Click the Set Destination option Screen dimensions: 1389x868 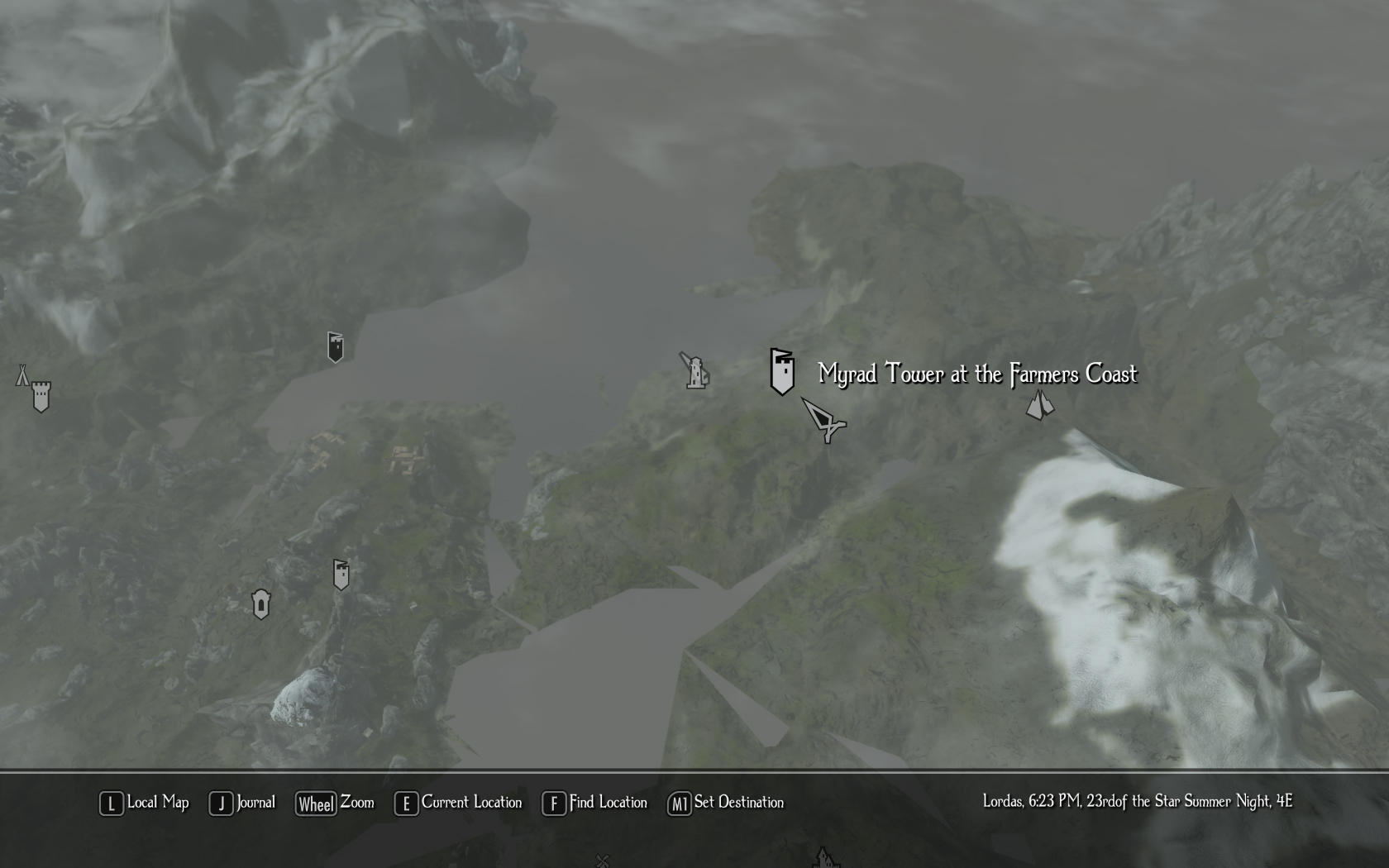point(726,803)
